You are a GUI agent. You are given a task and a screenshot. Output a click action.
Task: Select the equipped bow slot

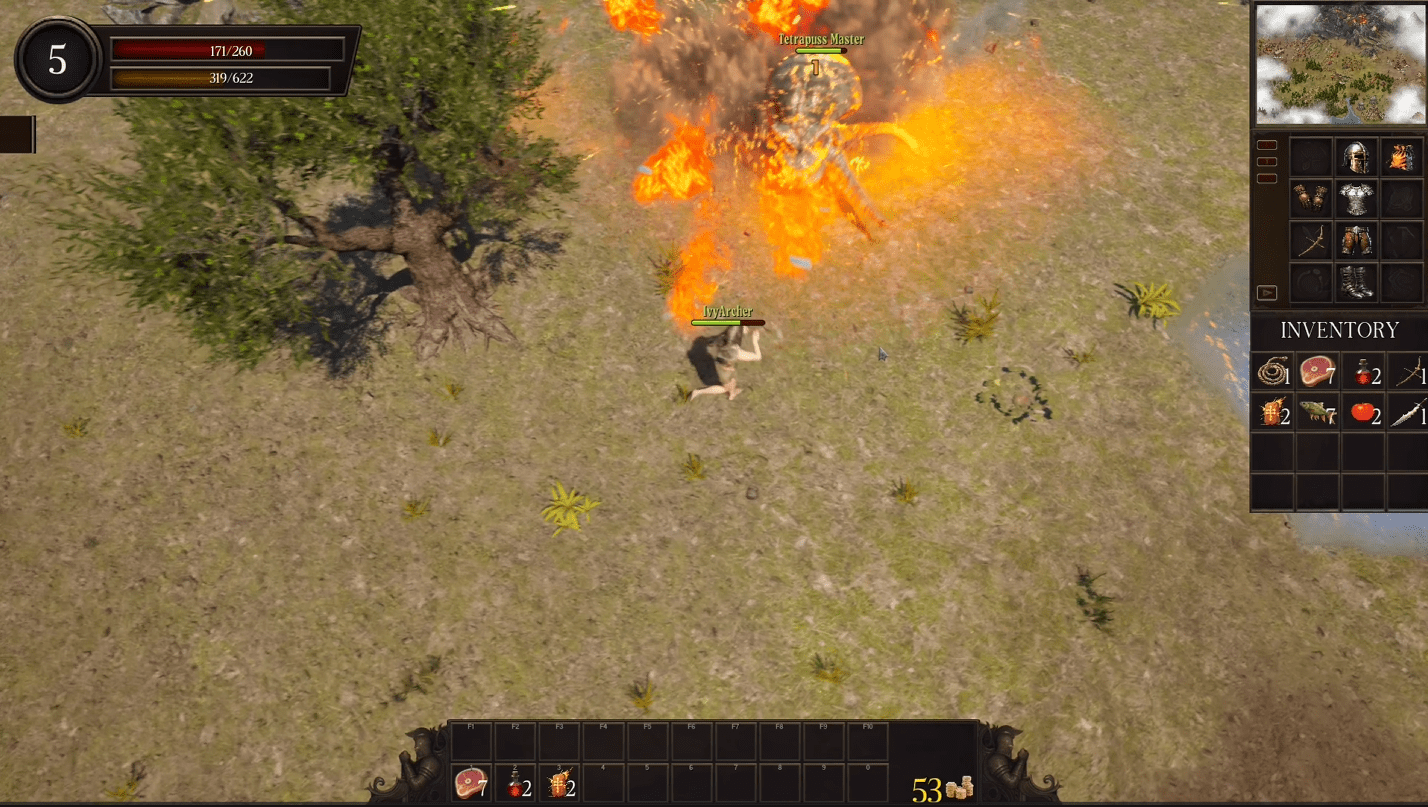tap(1310, 241)
